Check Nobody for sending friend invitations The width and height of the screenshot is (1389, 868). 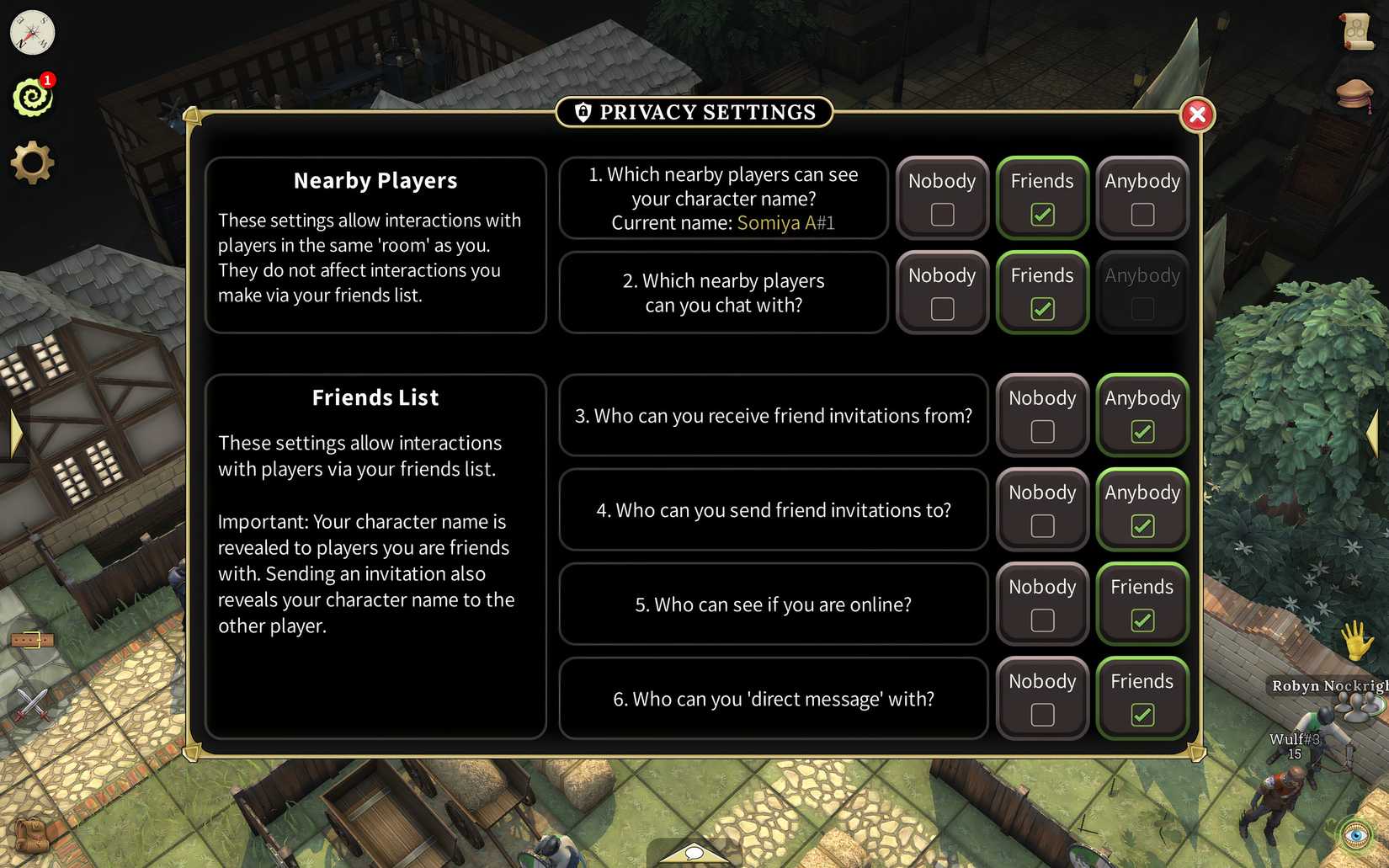1042,525
